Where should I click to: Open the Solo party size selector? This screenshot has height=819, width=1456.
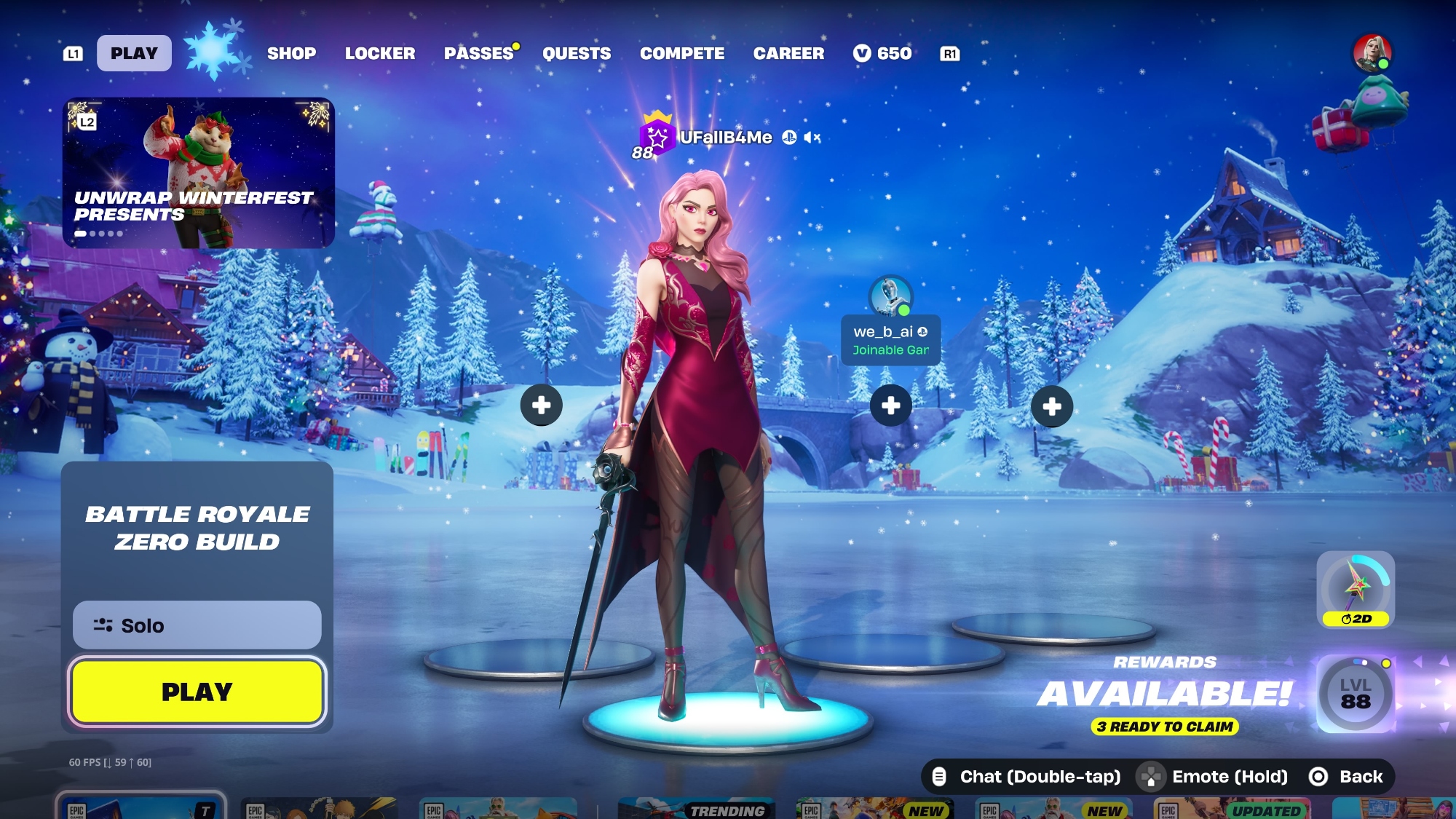tap(197, 625)
